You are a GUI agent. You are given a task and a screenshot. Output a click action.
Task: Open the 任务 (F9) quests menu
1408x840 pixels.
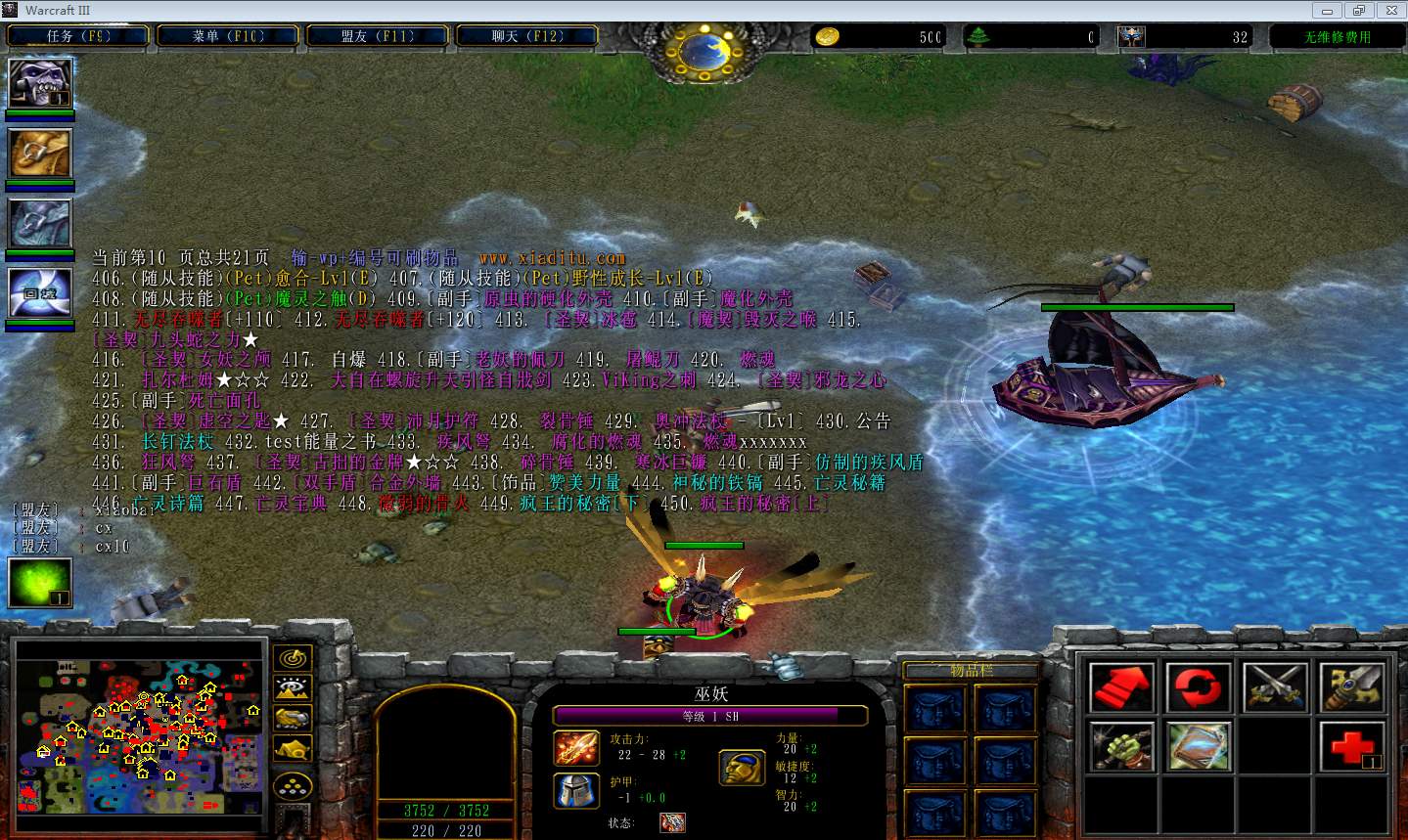click(x=78, y=36)
